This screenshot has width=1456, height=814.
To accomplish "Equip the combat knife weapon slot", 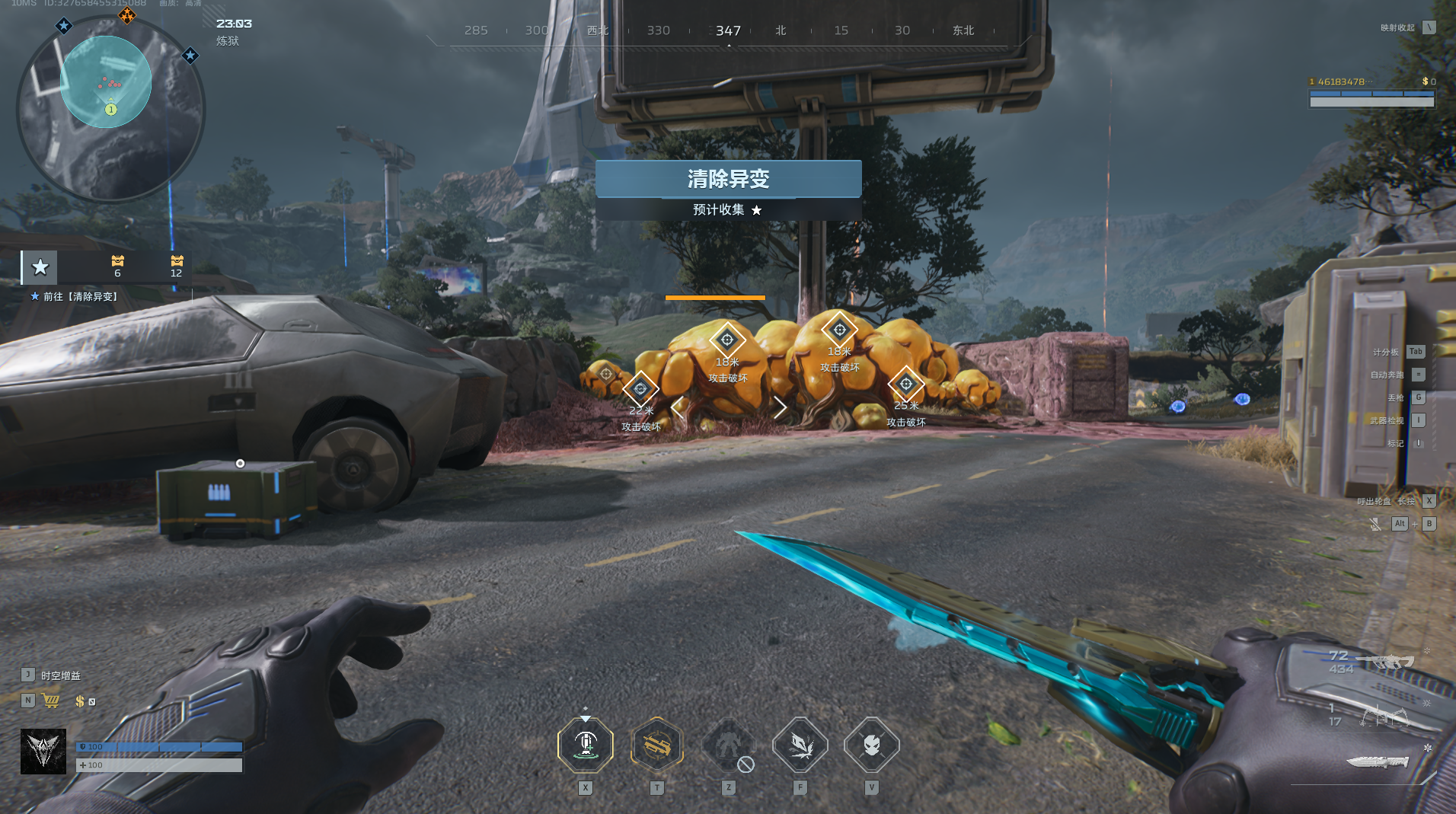I will 1377,761.
